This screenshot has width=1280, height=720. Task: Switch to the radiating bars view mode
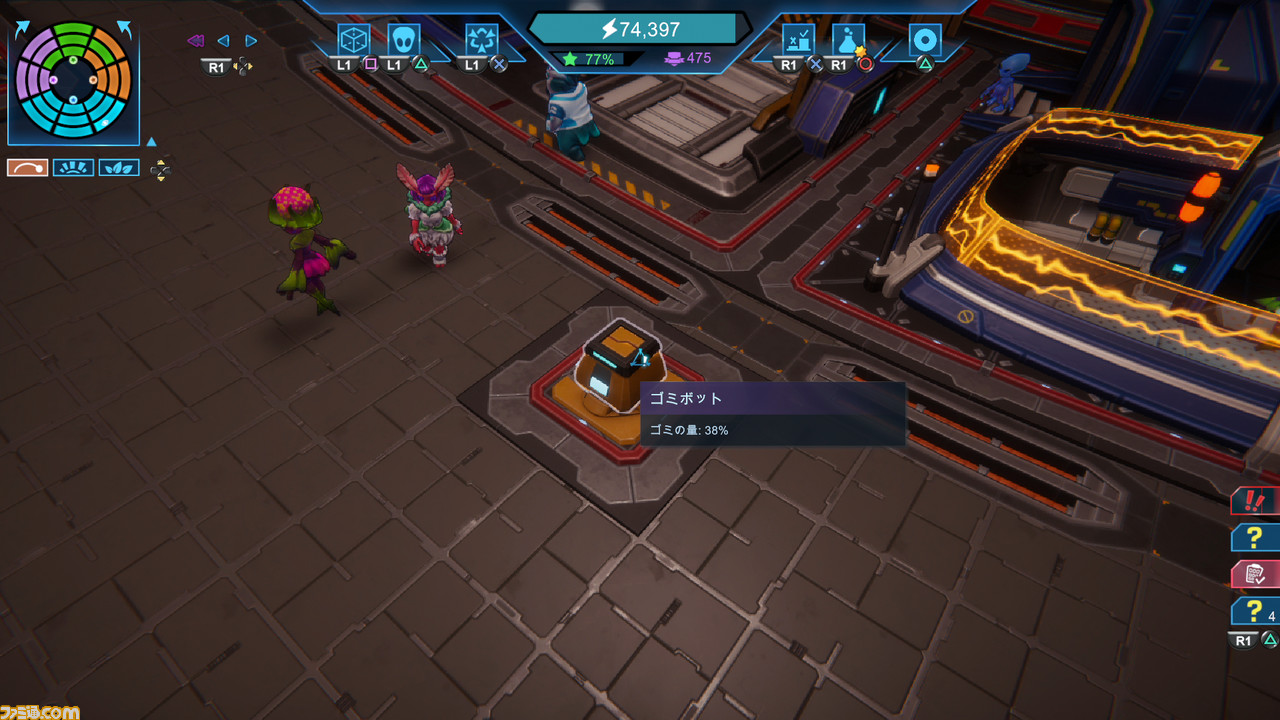pyautogui.click(x=73, y=168)
